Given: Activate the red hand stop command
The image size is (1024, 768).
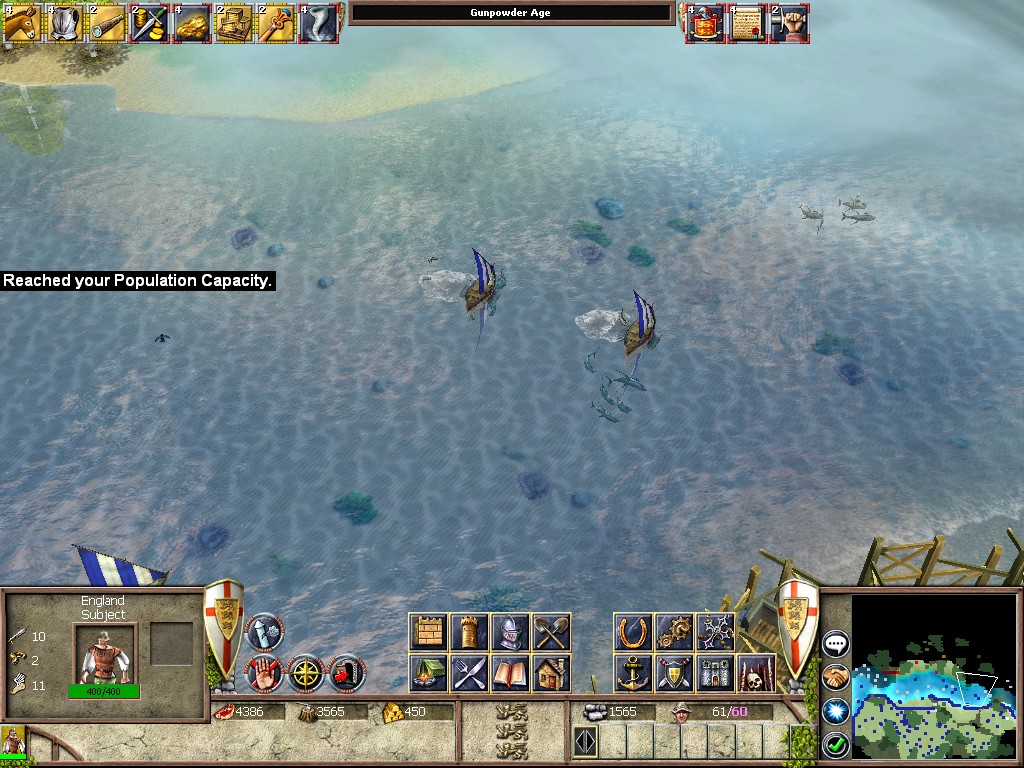Looking at the screenshot, I should (x=264, y=673).
